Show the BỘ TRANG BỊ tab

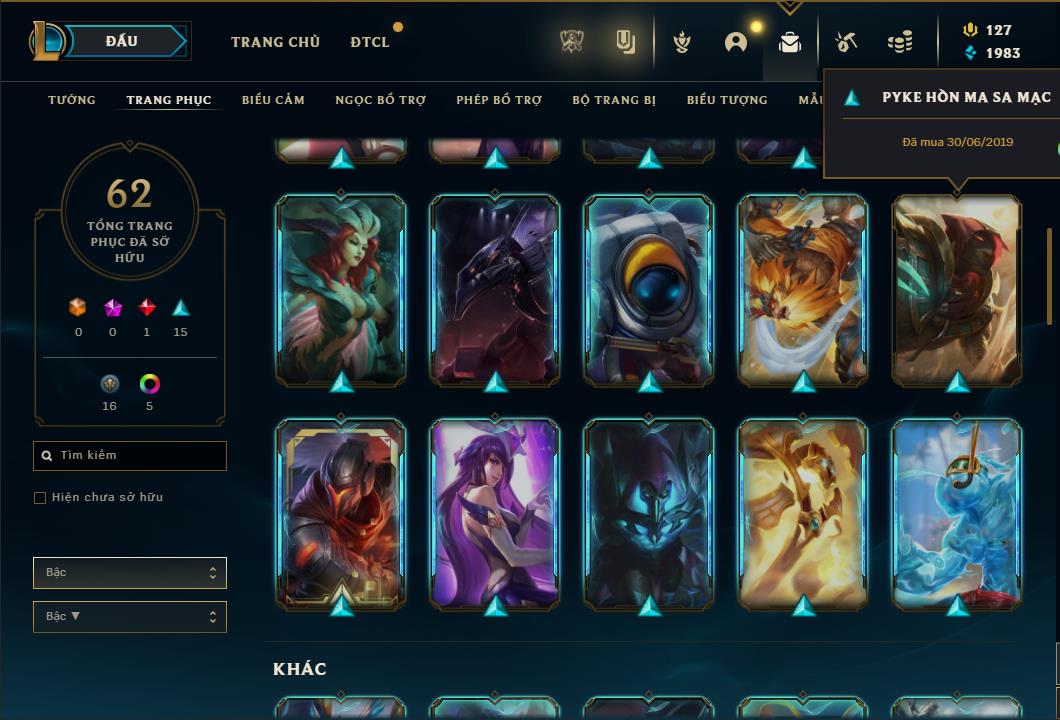[614, 100]
